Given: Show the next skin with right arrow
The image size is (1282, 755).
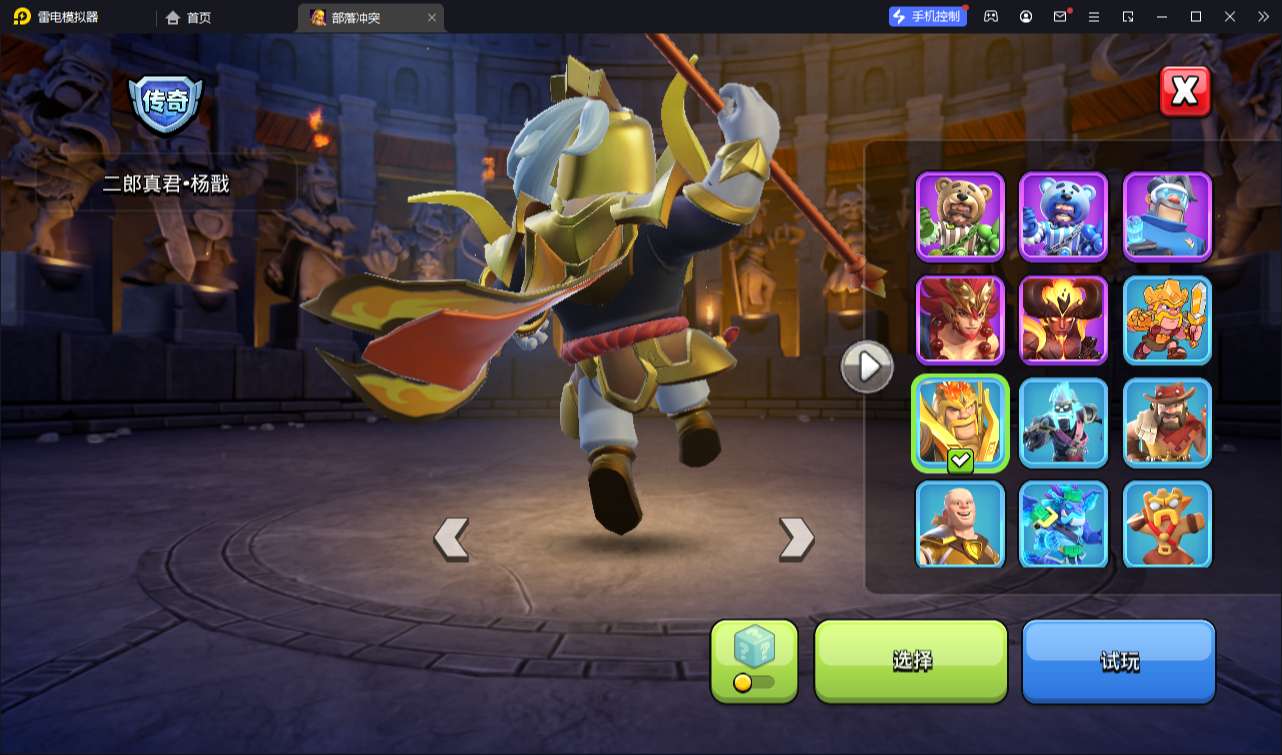Looking at the screenshot, I should [796, 539].
